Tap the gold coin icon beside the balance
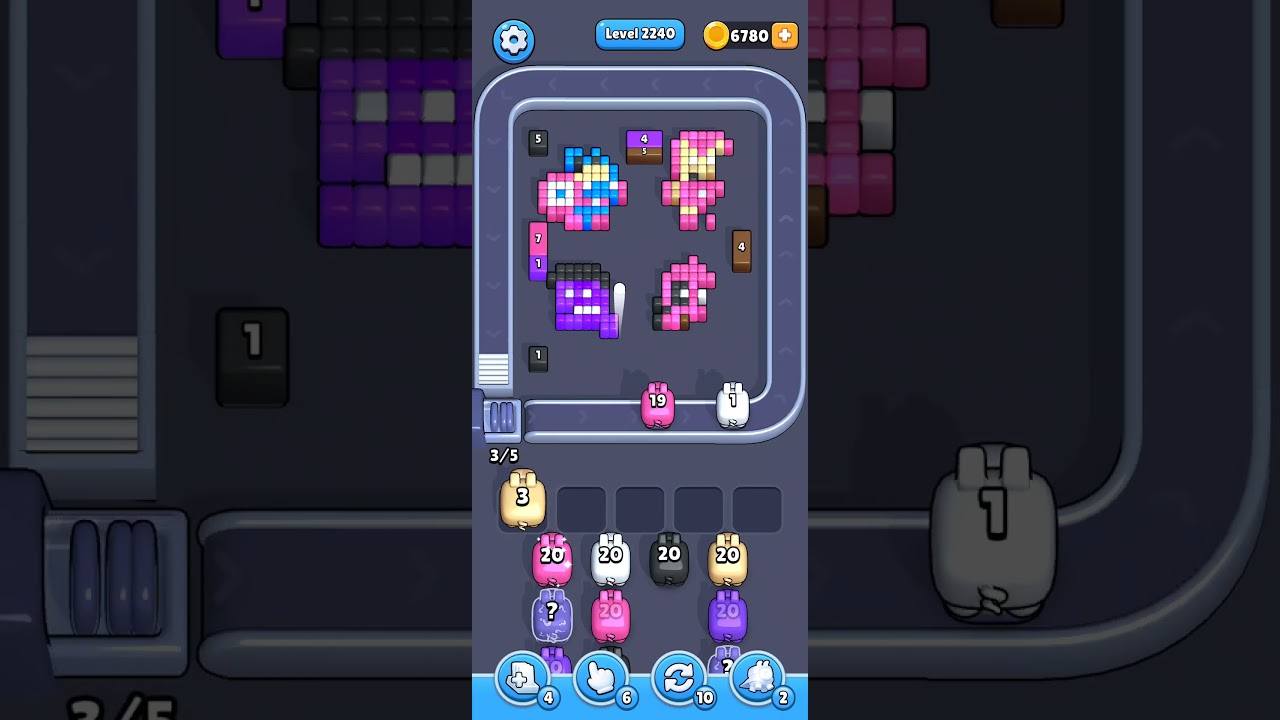Viewport: 1280px width, 720px height. [716, 35]
